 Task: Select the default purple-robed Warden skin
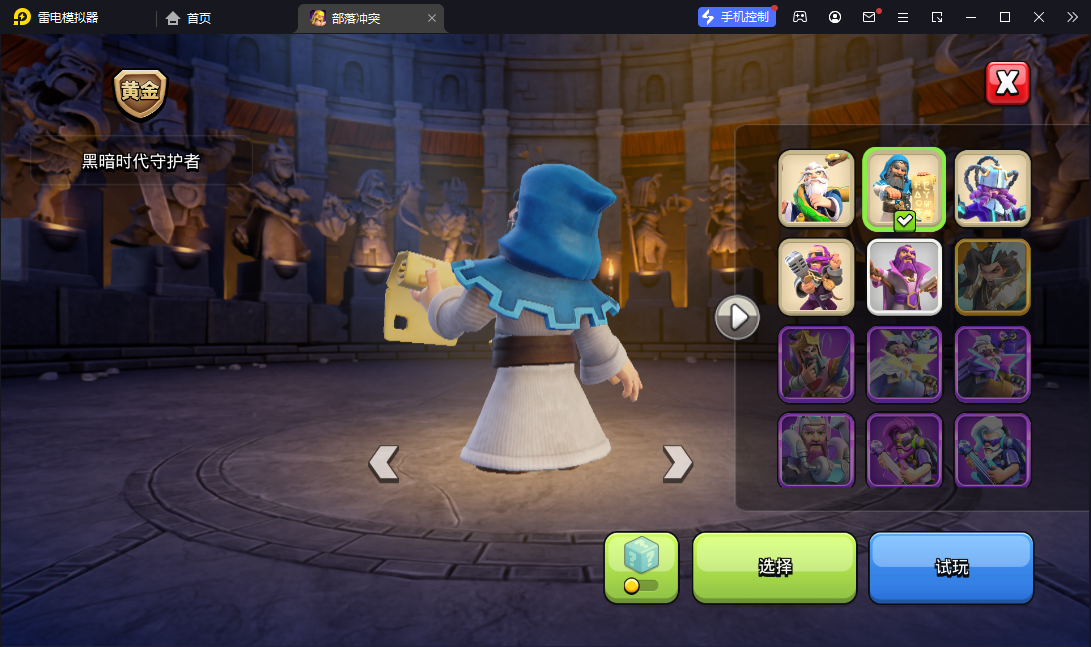[x=904, y=276]
